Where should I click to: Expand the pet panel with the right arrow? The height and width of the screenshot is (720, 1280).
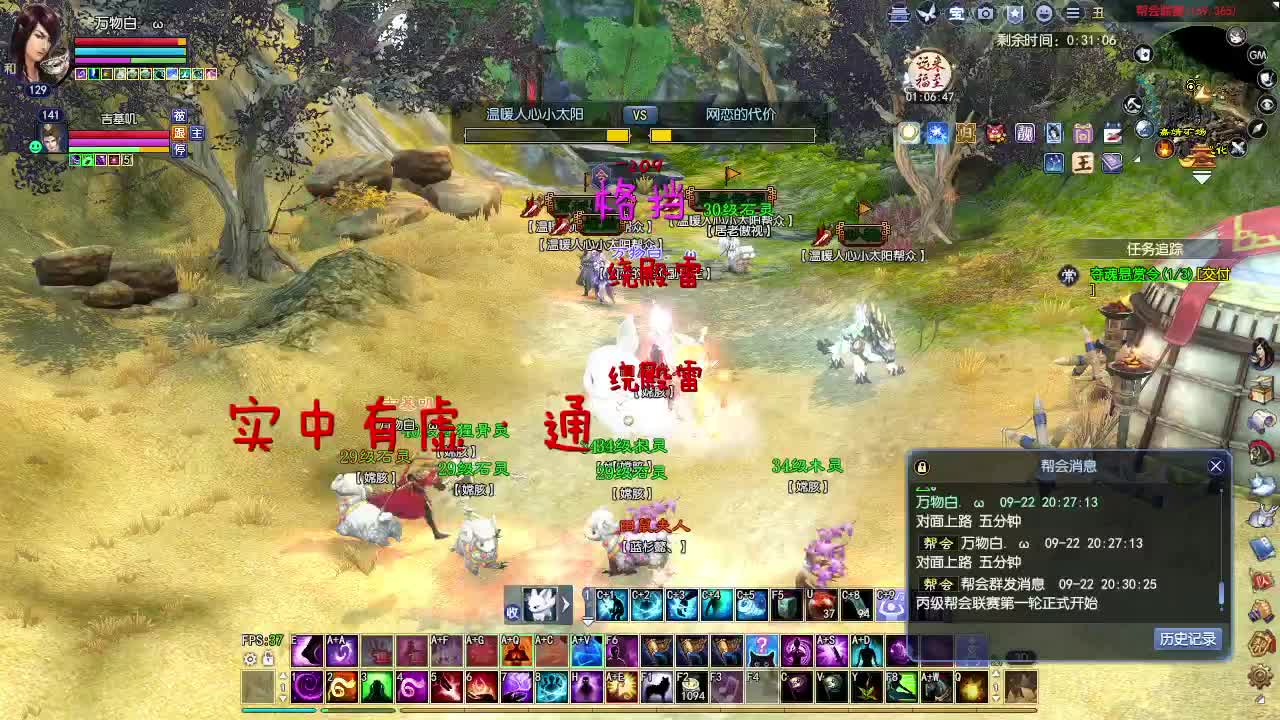[x=566, y=601]
